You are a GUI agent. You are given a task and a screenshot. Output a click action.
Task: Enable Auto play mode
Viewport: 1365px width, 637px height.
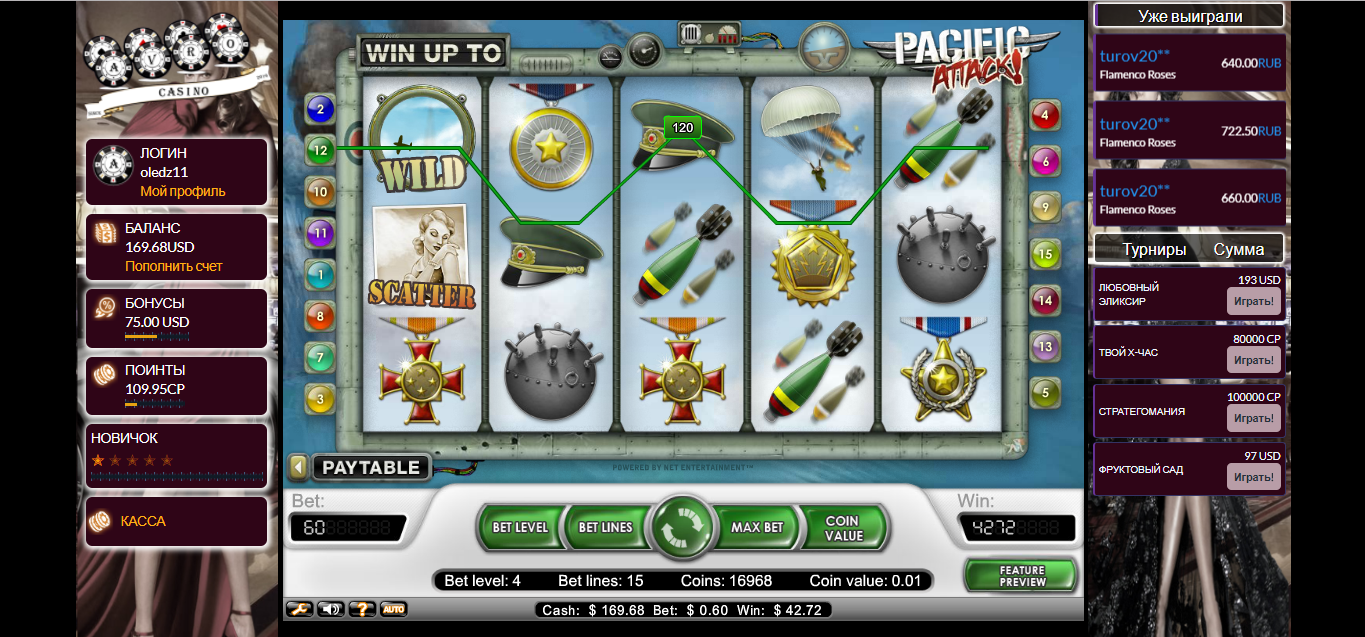pos(393,609)
